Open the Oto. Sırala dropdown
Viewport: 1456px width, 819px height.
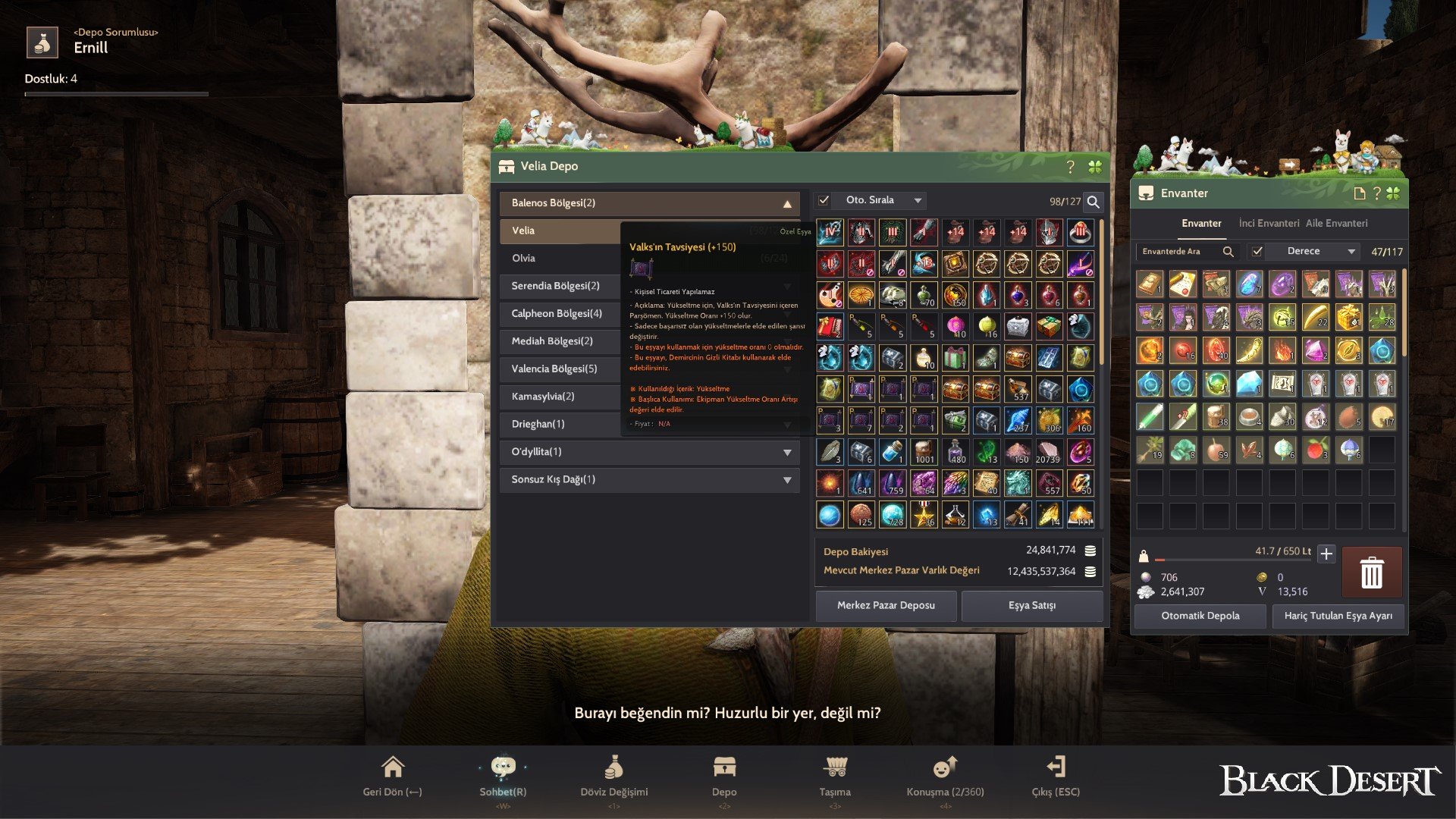[x=919, y=199]
